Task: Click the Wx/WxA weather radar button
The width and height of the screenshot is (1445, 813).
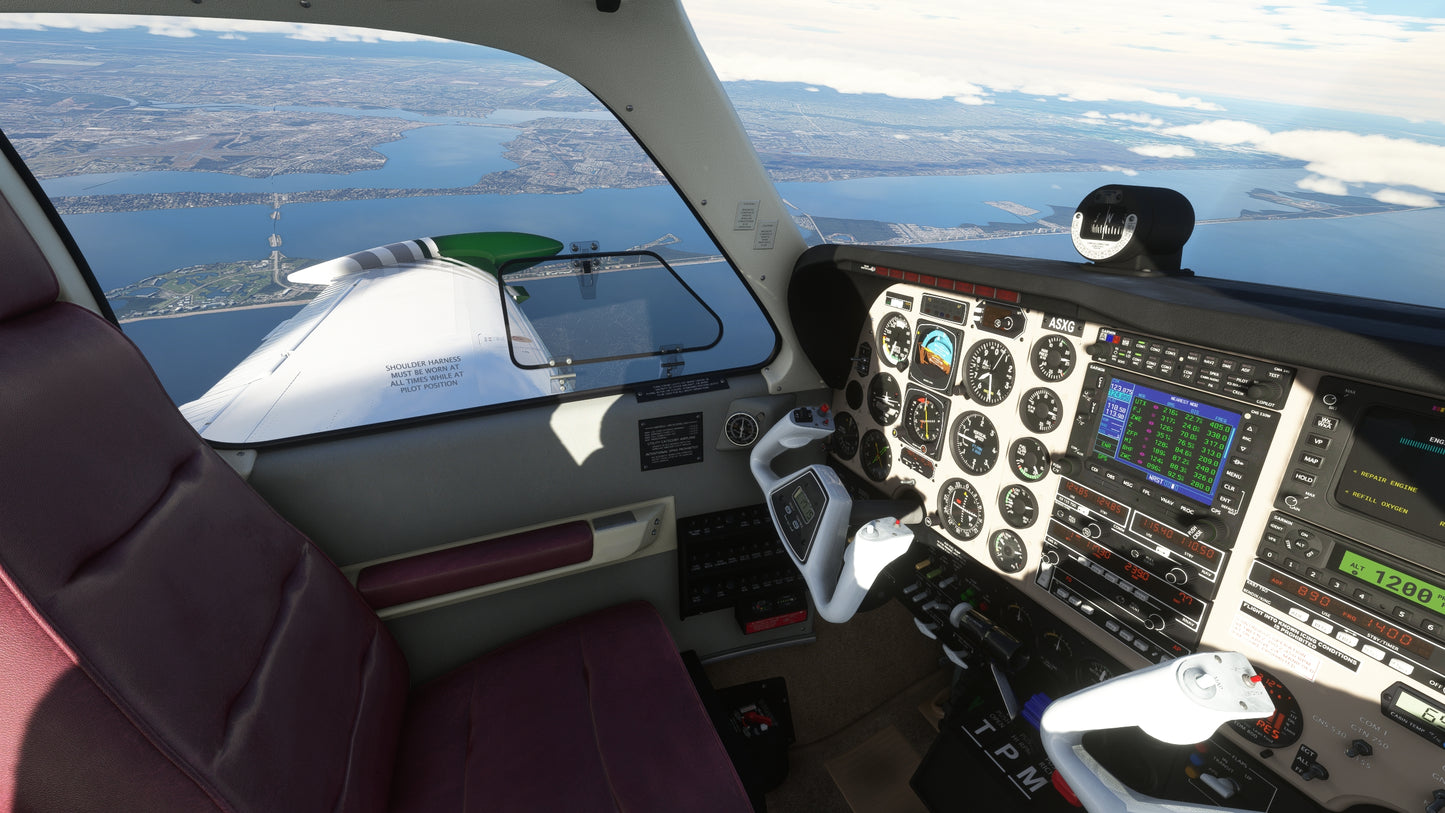Action: point(1323,422)
